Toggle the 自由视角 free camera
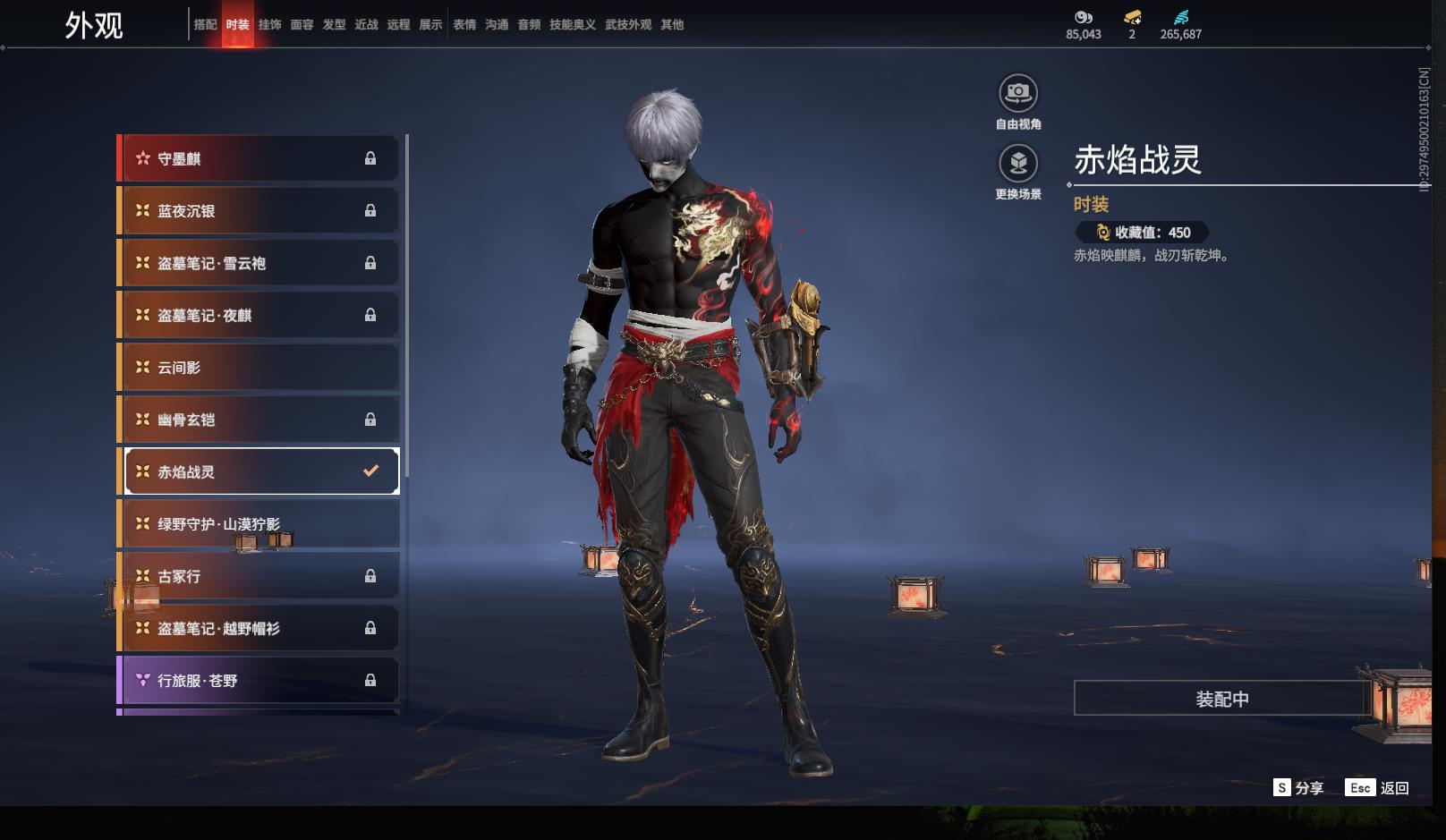 [x=1018, y=93]
